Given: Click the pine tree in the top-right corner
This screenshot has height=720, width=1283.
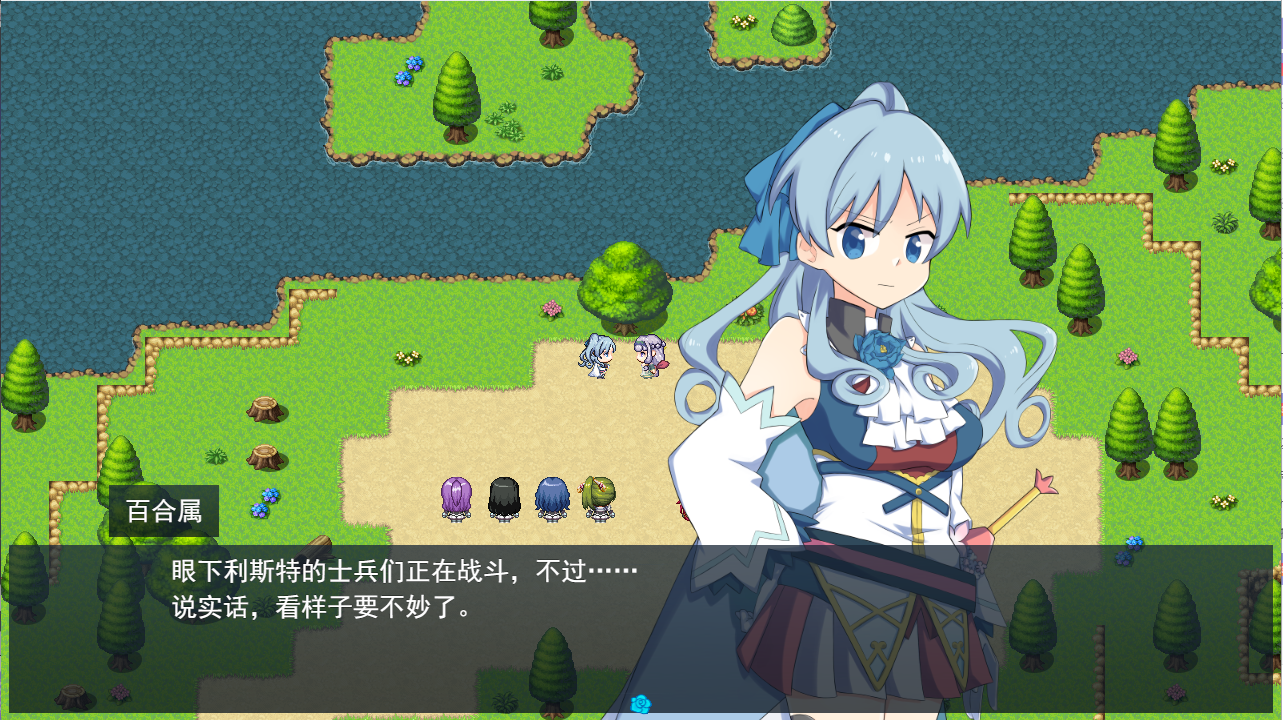Looking at the screenshot, I should [x=1176, y=140].
